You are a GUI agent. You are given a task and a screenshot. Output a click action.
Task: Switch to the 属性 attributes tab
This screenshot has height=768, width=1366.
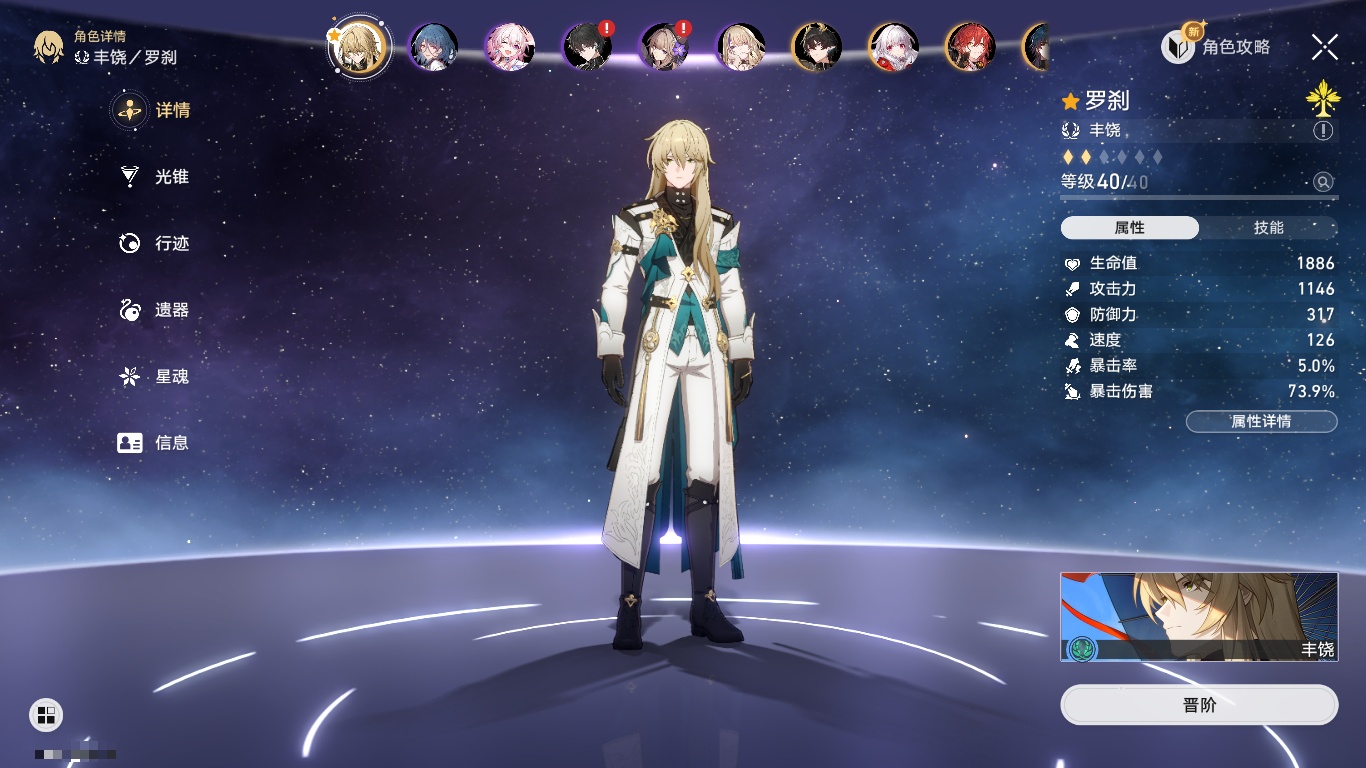tap(1129, 228)
